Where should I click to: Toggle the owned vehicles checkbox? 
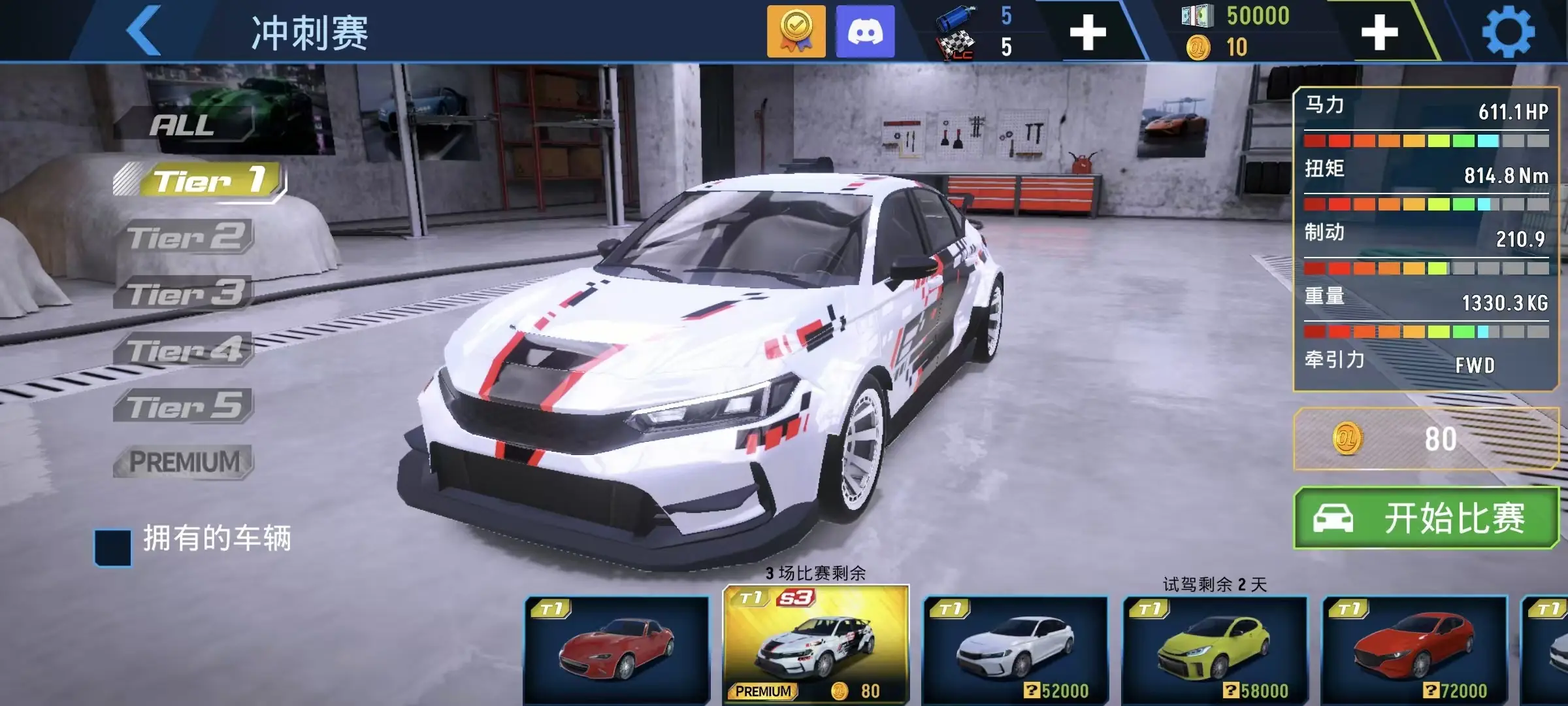tap(113, 548)
